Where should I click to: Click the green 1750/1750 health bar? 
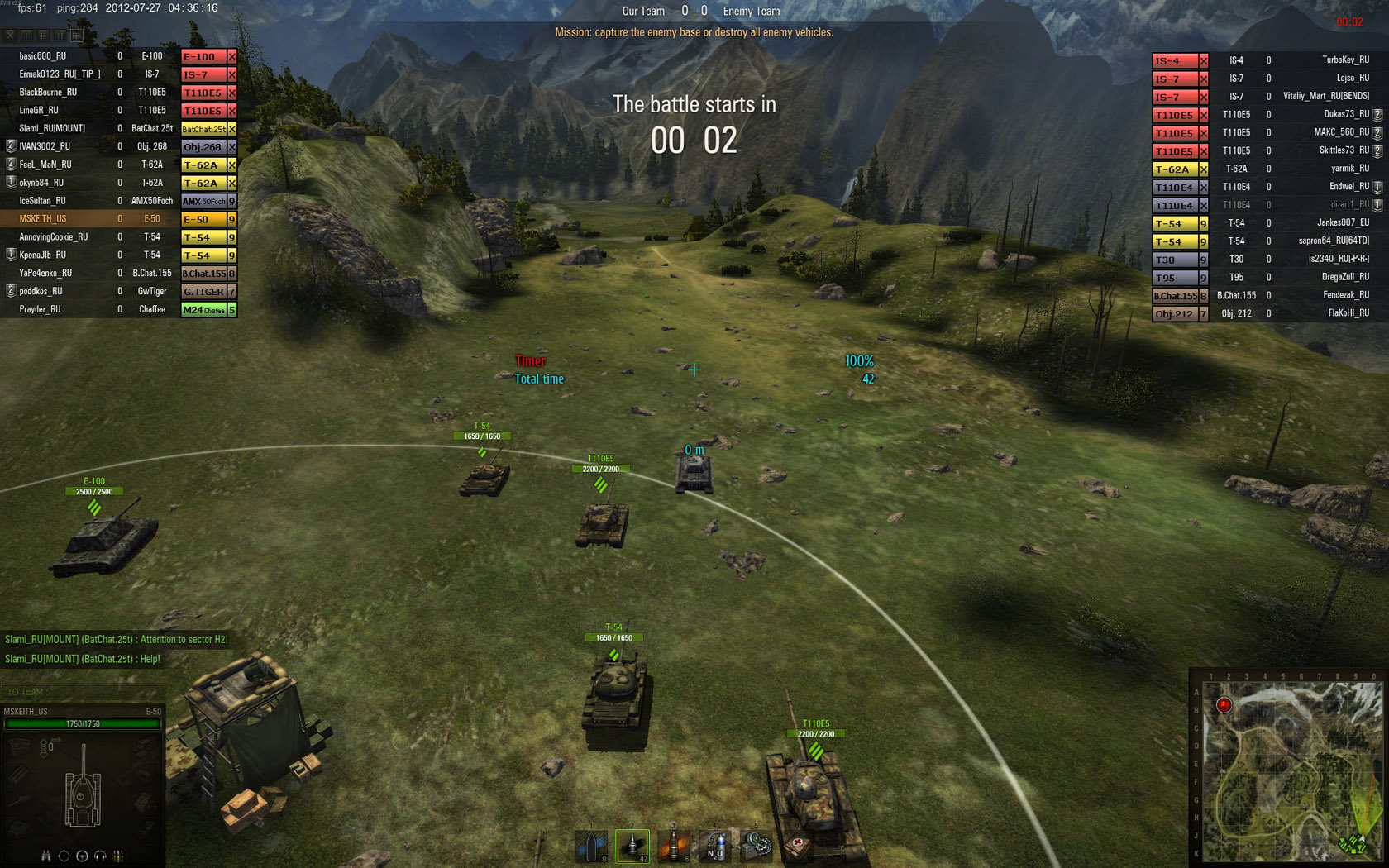click(x=83, y=723)
